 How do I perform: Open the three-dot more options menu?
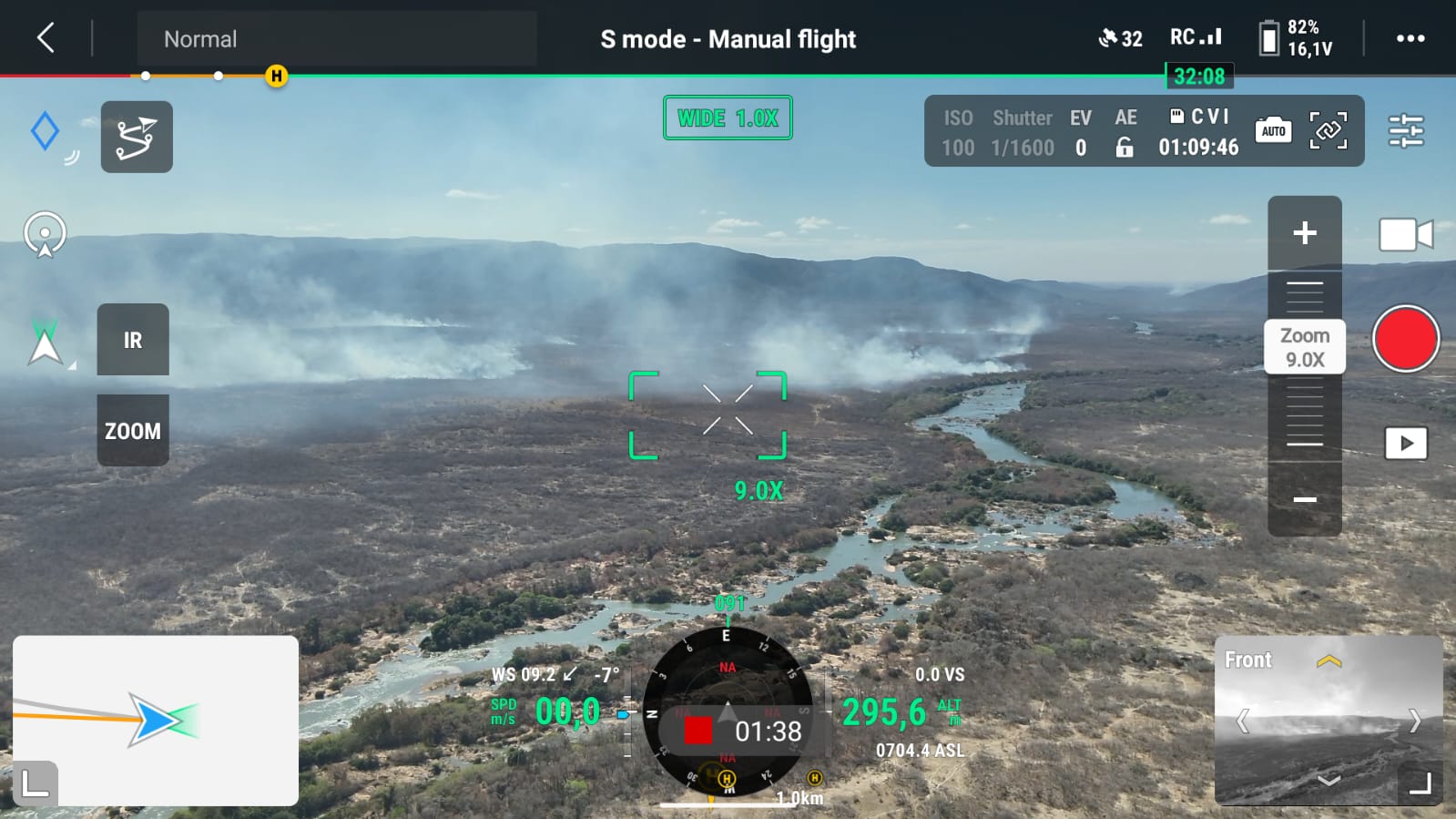pyautogui.click(x=1410, y=38)
